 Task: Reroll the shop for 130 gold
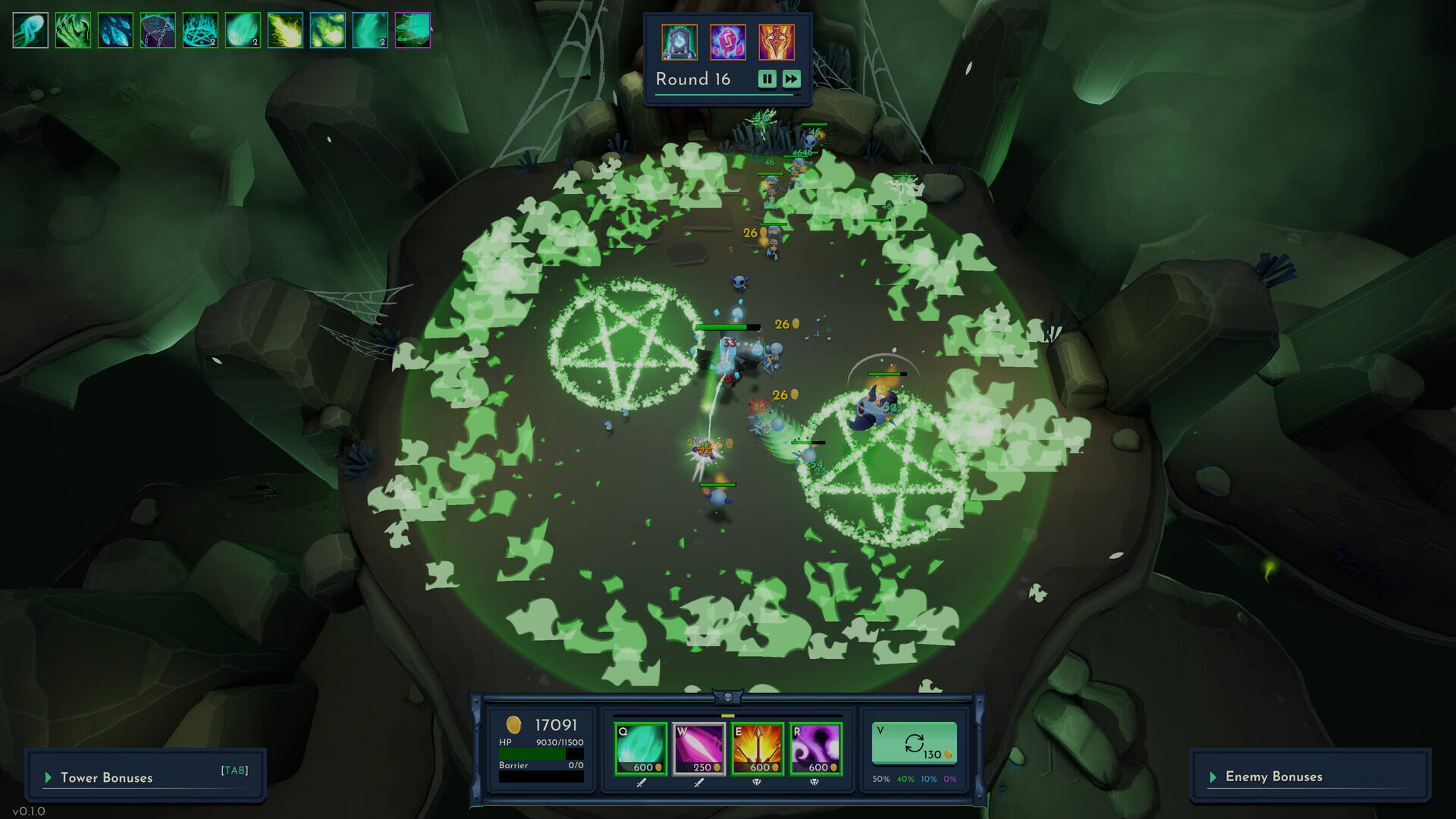click(x=915, y=744)
